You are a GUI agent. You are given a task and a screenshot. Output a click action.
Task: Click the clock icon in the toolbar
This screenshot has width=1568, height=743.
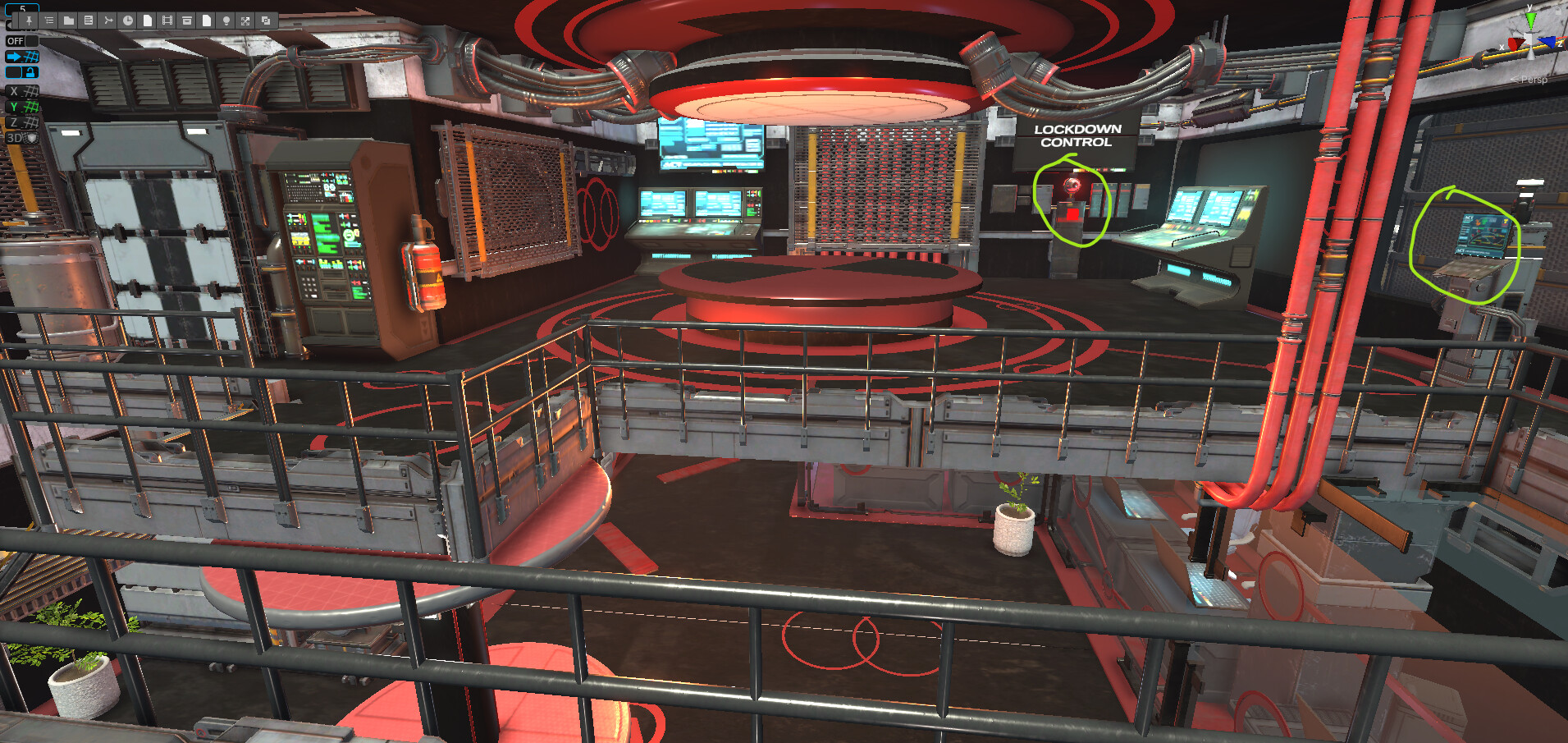(x=128, y=21)
